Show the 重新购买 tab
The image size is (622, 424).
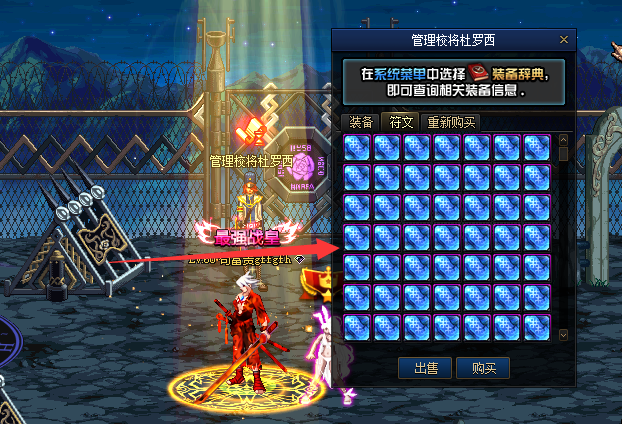pos(452,123)
